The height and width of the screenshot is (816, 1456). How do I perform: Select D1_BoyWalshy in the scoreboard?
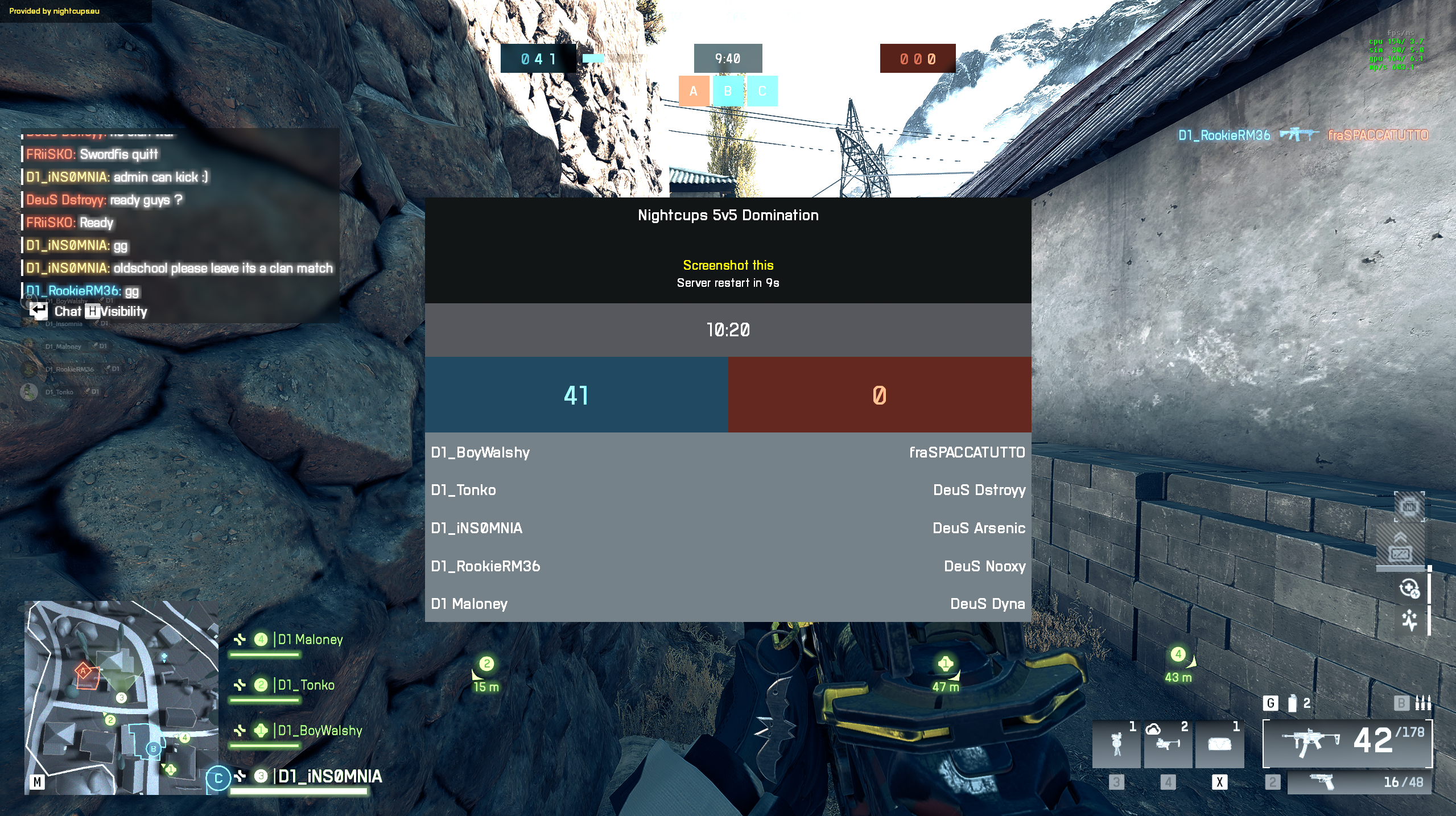(x=480, y=452)
